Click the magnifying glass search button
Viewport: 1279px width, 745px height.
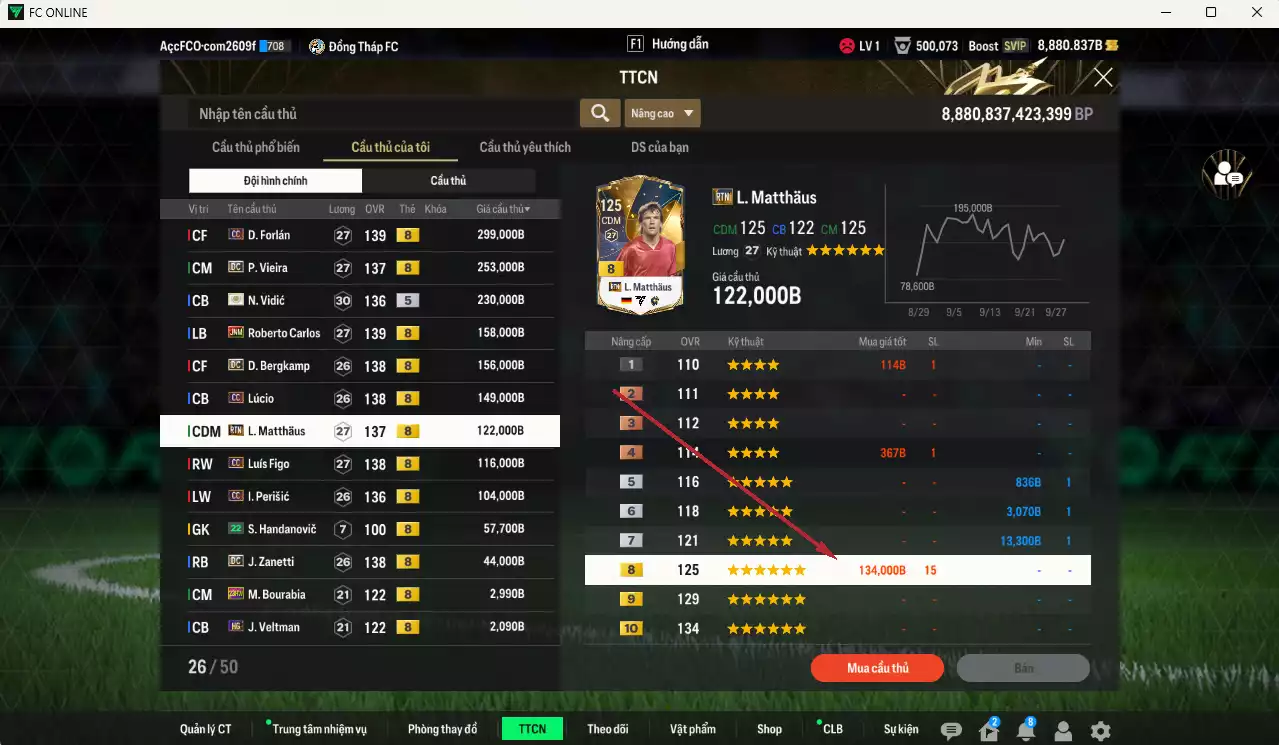tap(599, 113)
